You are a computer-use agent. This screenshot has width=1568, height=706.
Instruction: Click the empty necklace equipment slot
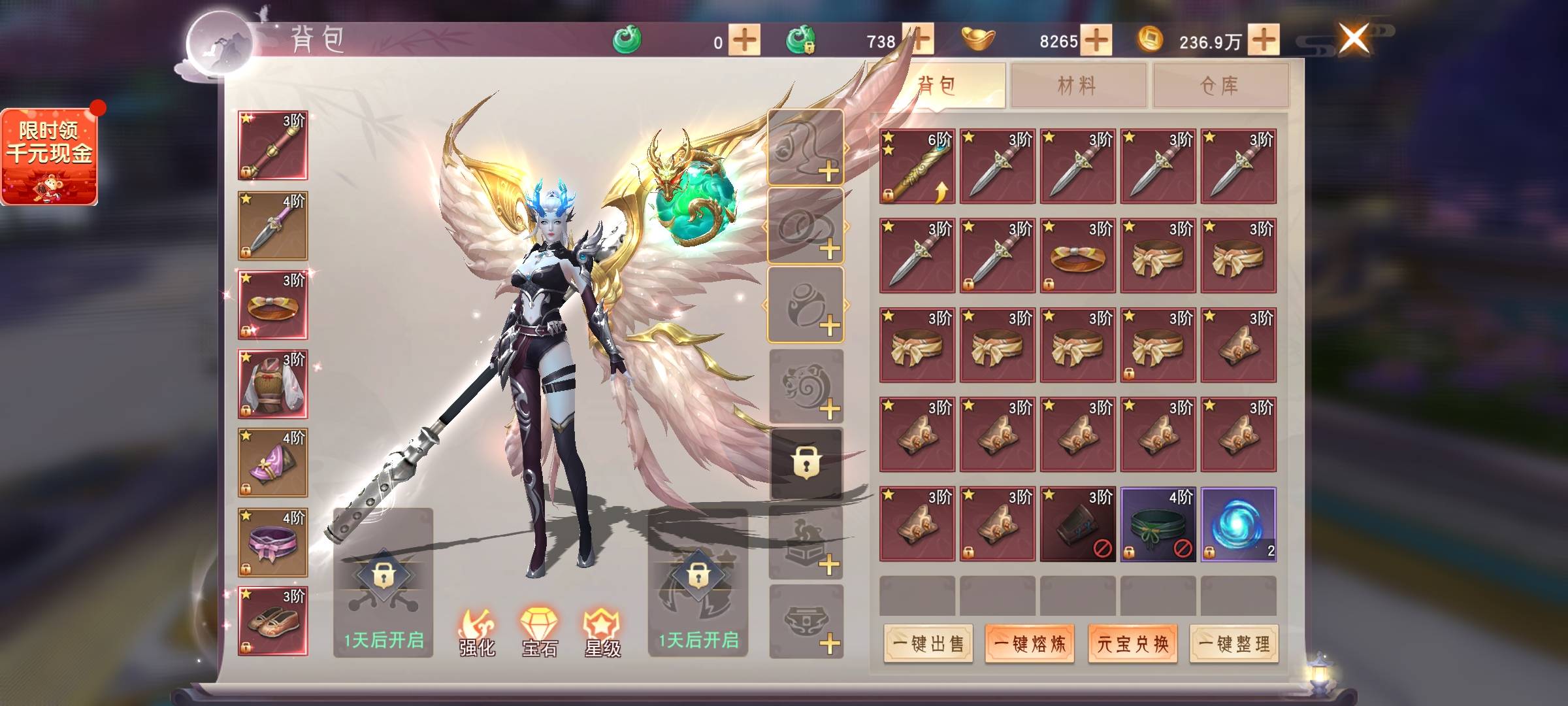pos(806,148)
